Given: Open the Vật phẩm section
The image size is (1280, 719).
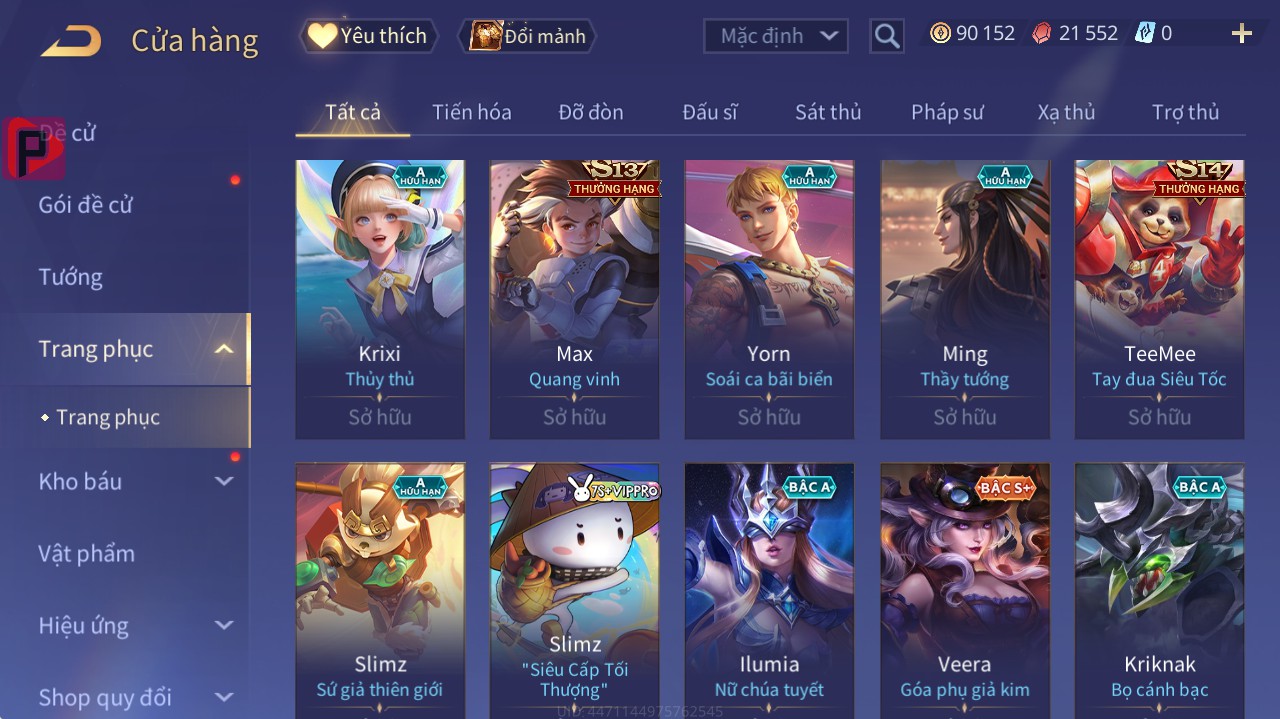Looking at the screenshot, I should (x=86, y=553).
